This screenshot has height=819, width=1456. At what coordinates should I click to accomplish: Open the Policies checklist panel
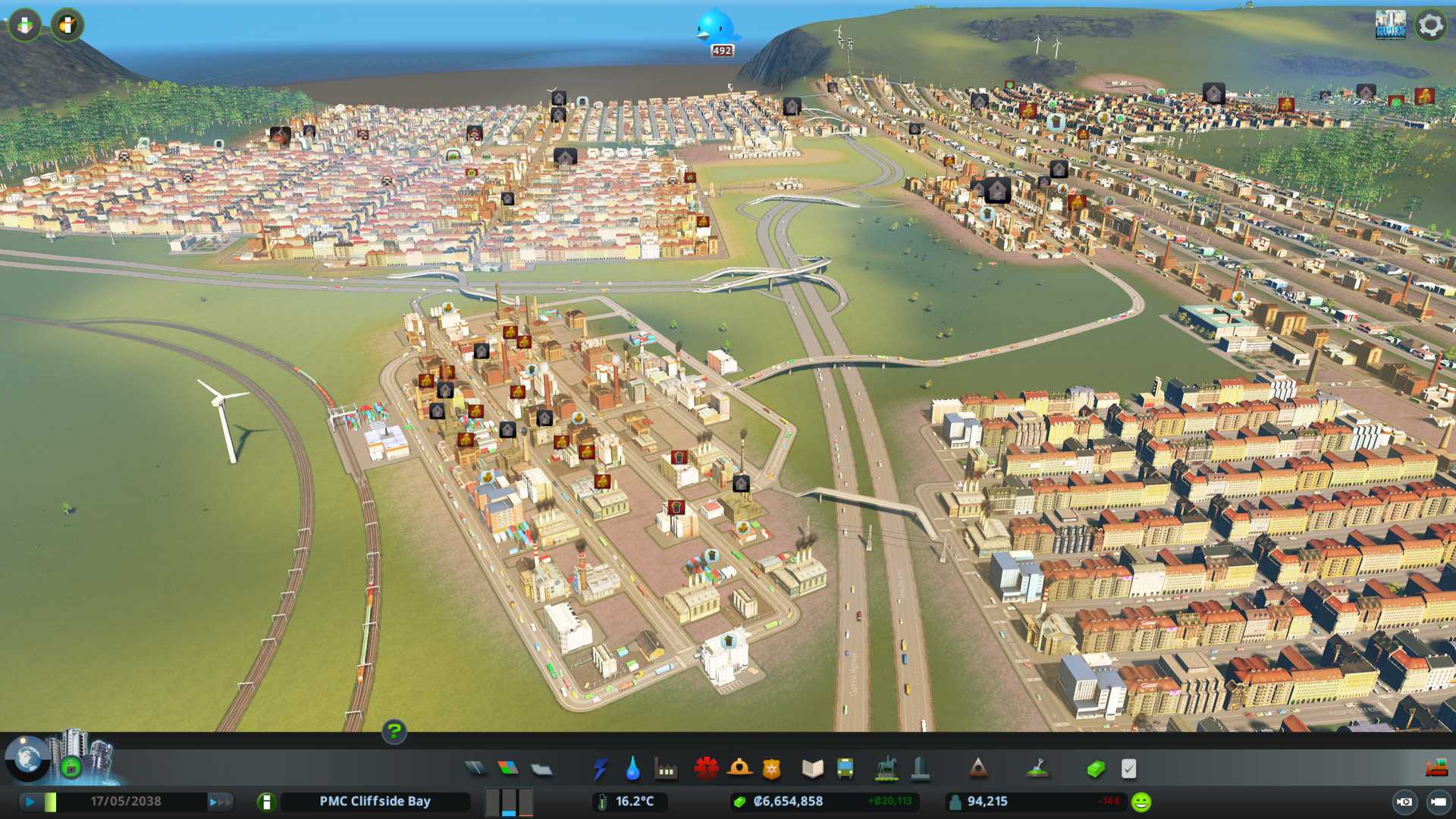(x=1128, y=769)
